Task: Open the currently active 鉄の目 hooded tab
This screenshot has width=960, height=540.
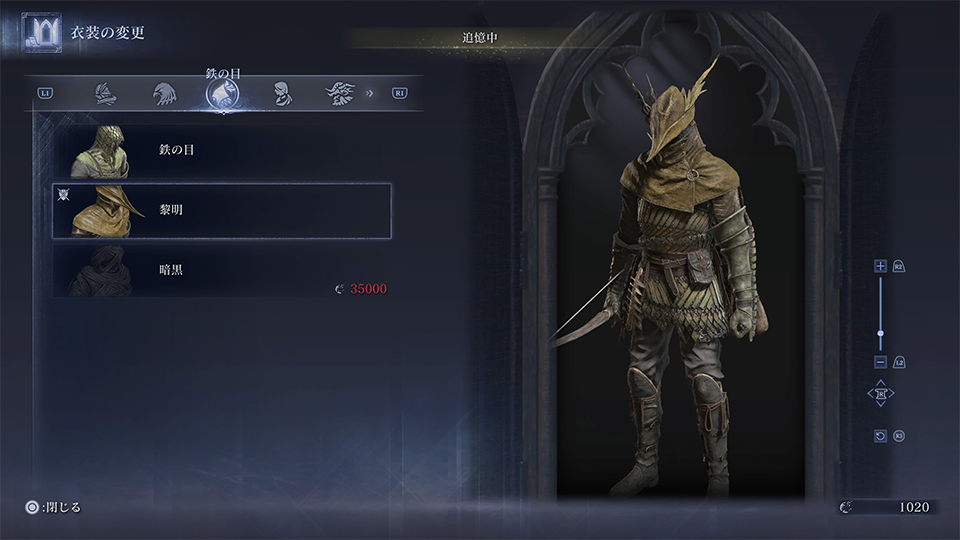Action: pyautogui.click(x=222, y=94)
